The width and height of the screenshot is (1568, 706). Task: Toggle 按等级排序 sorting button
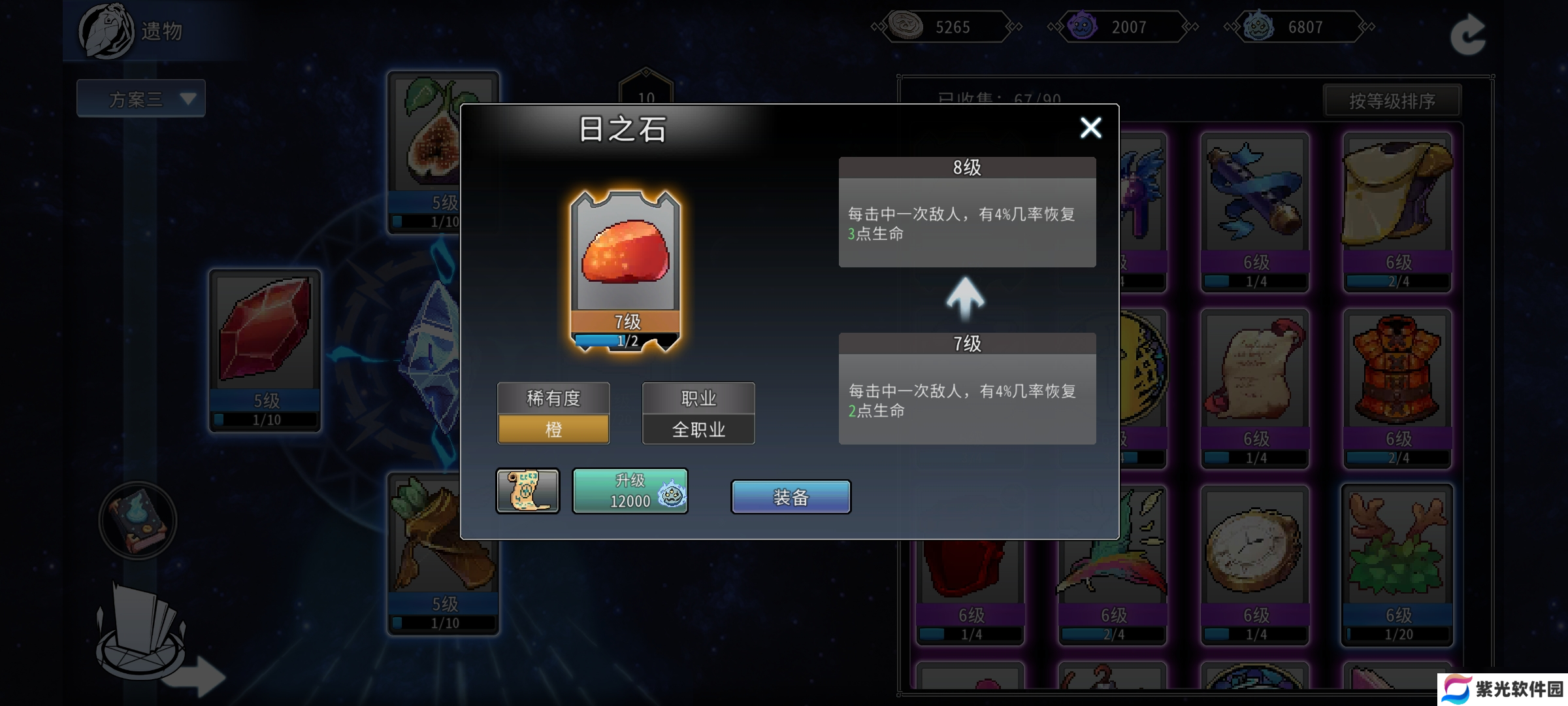[1392, 101]
